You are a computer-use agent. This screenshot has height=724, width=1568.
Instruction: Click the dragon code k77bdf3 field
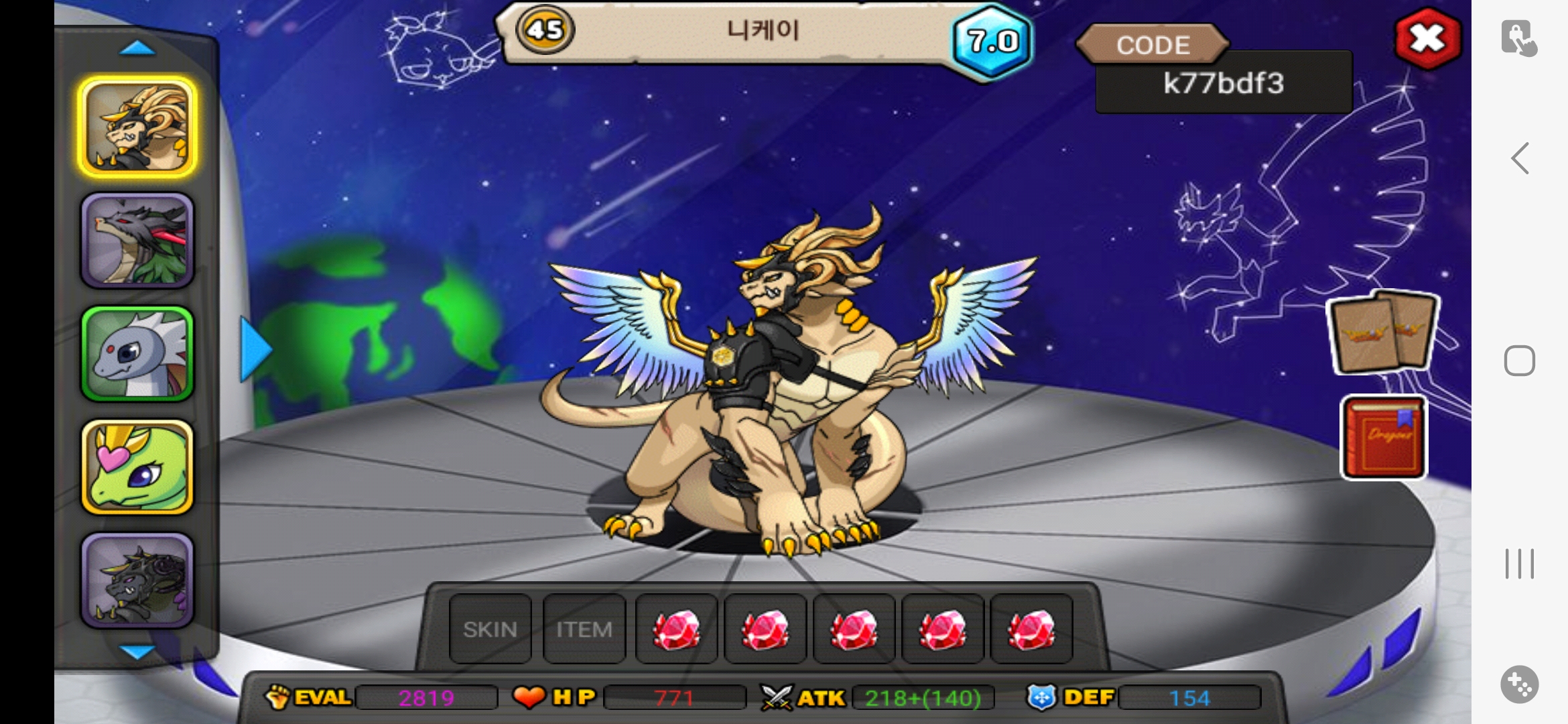pyautogui.click(x=1224, y=84)
